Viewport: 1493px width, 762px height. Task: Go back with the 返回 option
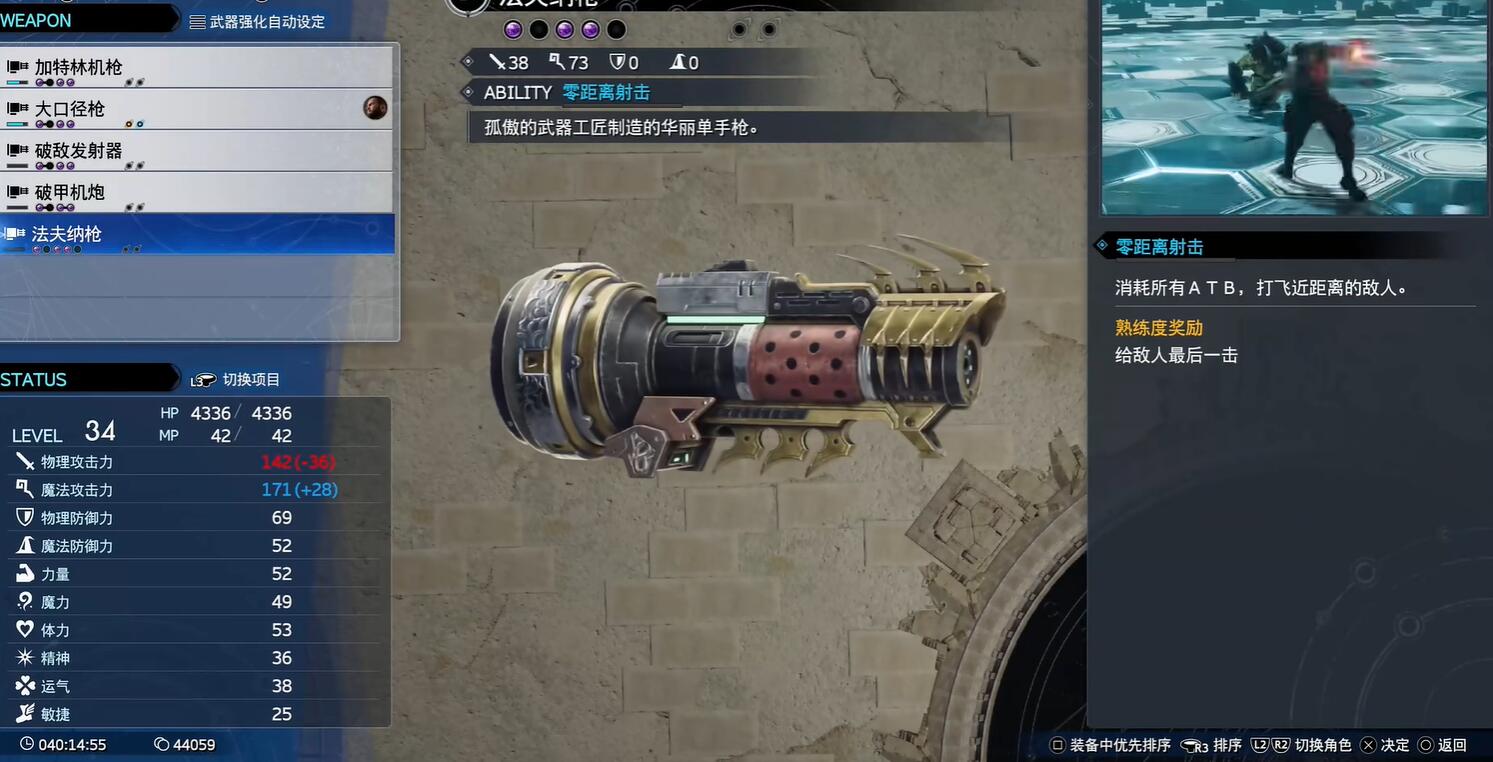pyautogui.click(x=1442, y=745)
